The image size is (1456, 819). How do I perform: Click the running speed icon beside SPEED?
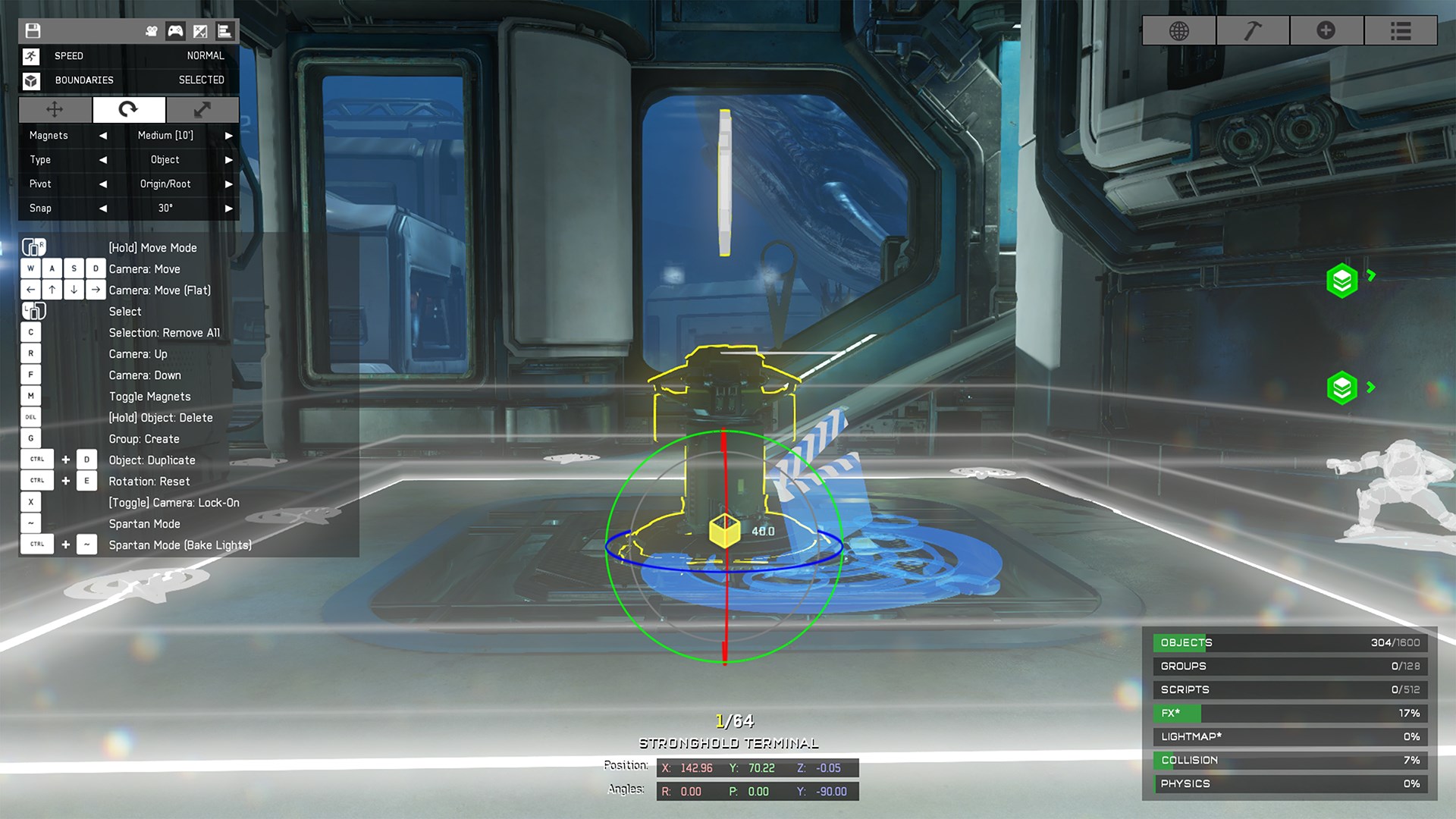coord(31,55)
